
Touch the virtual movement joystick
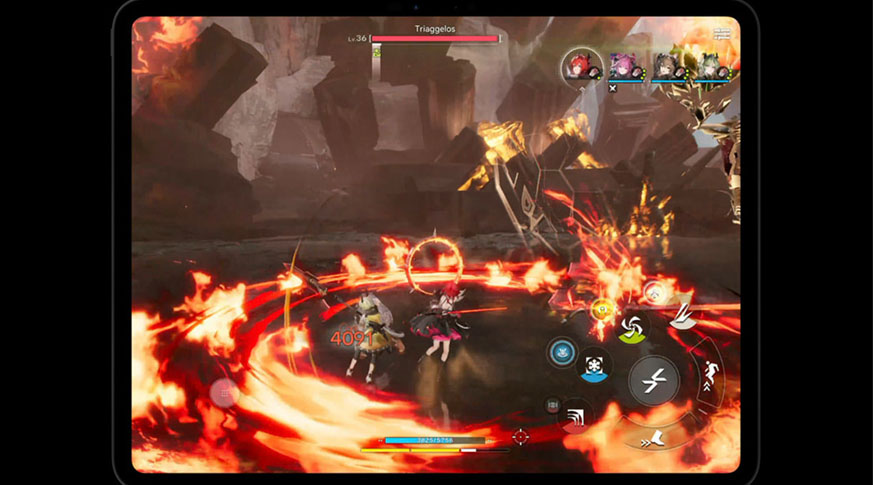coord(222,391)
